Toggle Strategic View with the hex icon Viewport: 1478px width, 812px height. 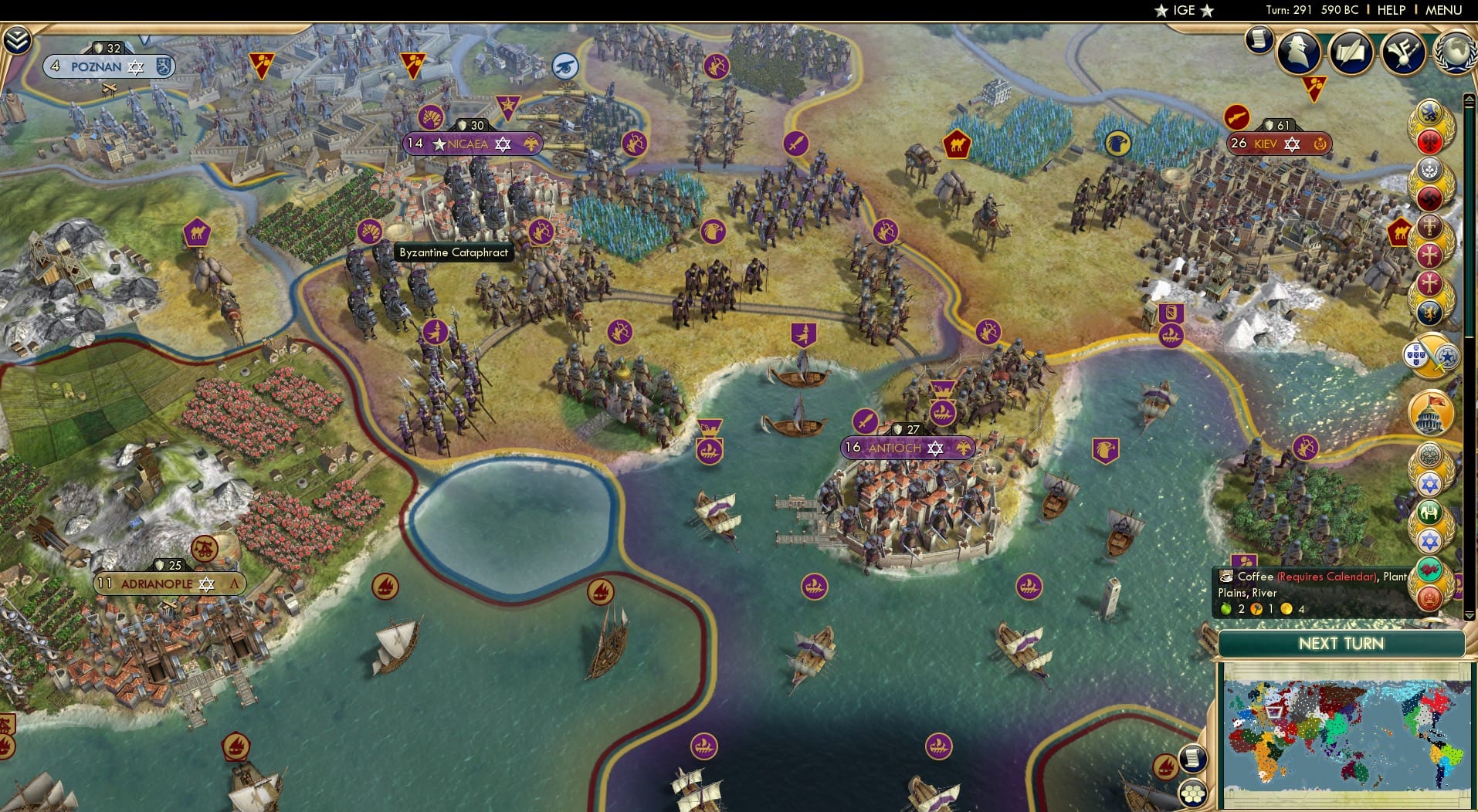pyautogui.click(x=1193, y=793)
